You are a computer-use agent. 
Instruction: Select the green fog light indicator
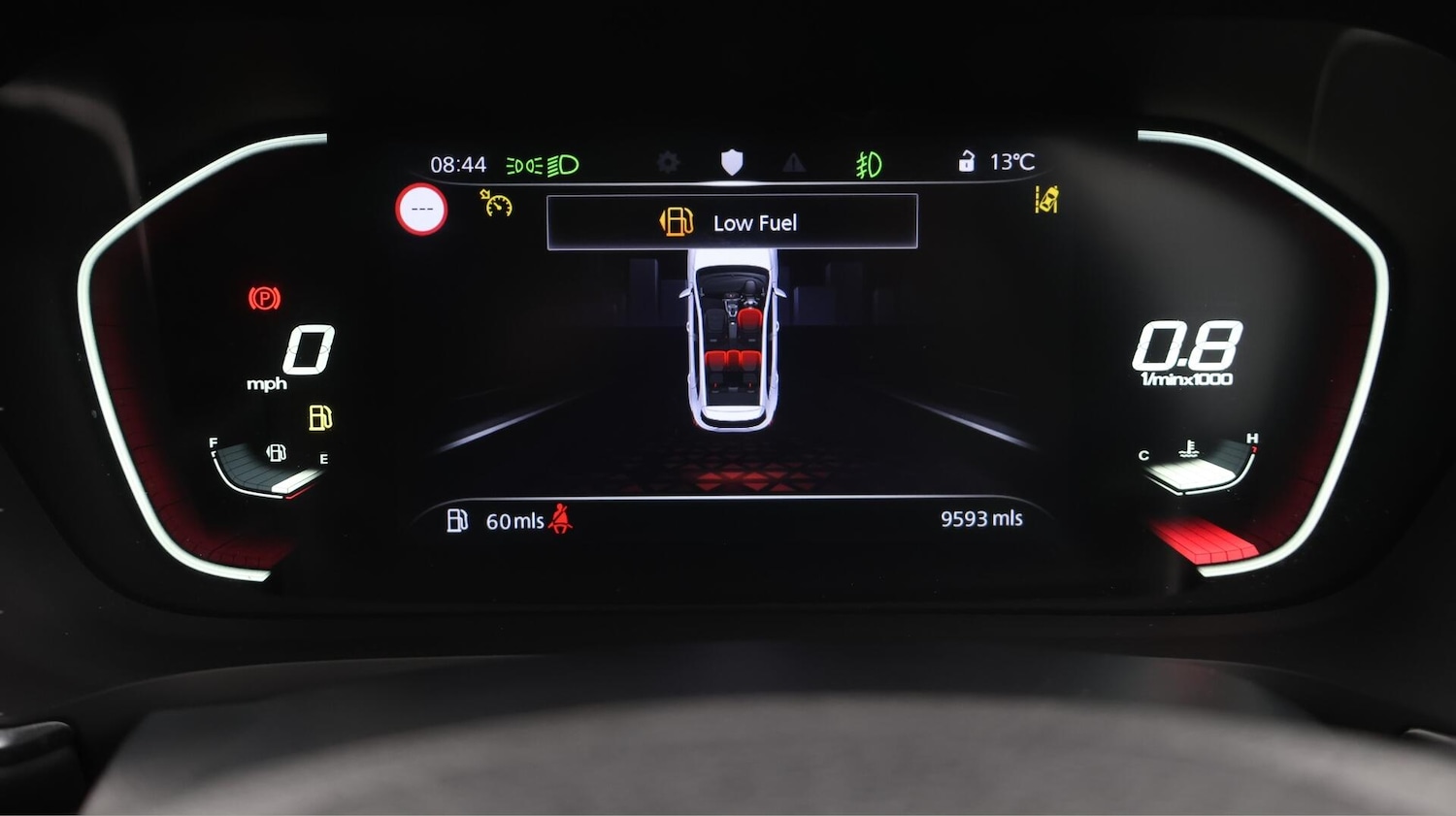[x=869, y=165]
